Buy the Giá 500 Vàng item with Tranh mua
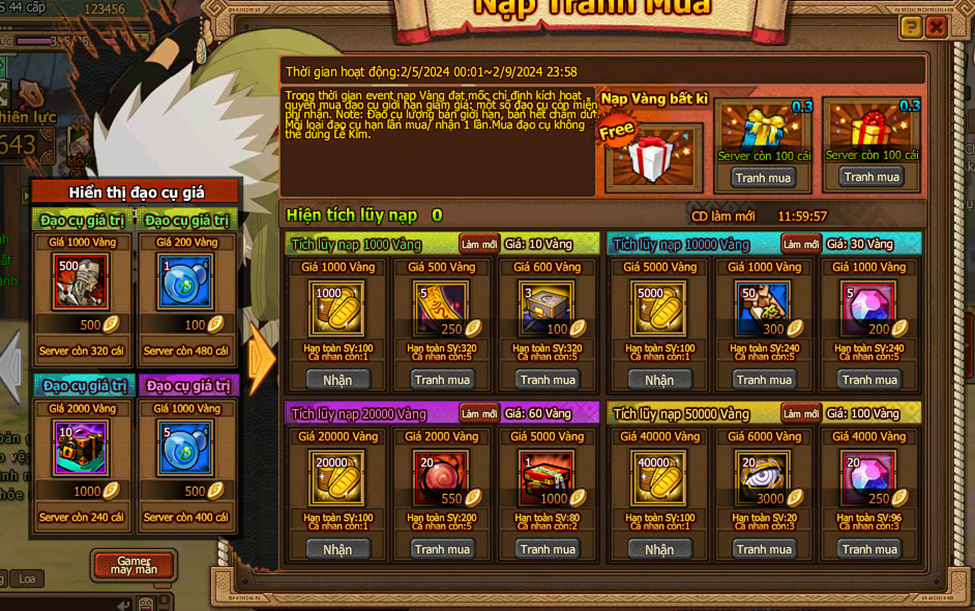975x611 pixels. coord(442,380)
